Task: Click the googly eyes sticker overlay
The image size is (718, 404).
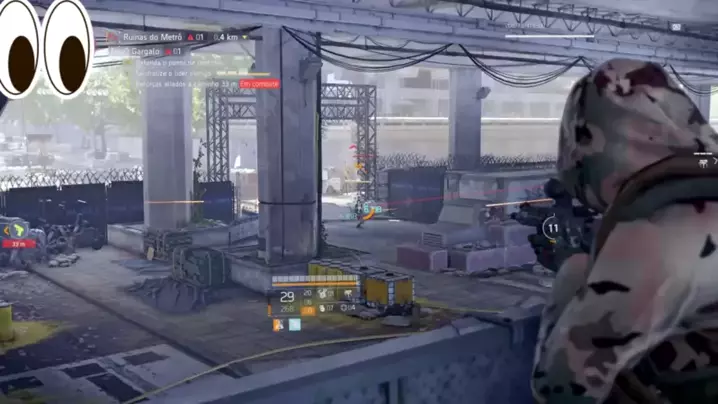Action: click(46, 47)
